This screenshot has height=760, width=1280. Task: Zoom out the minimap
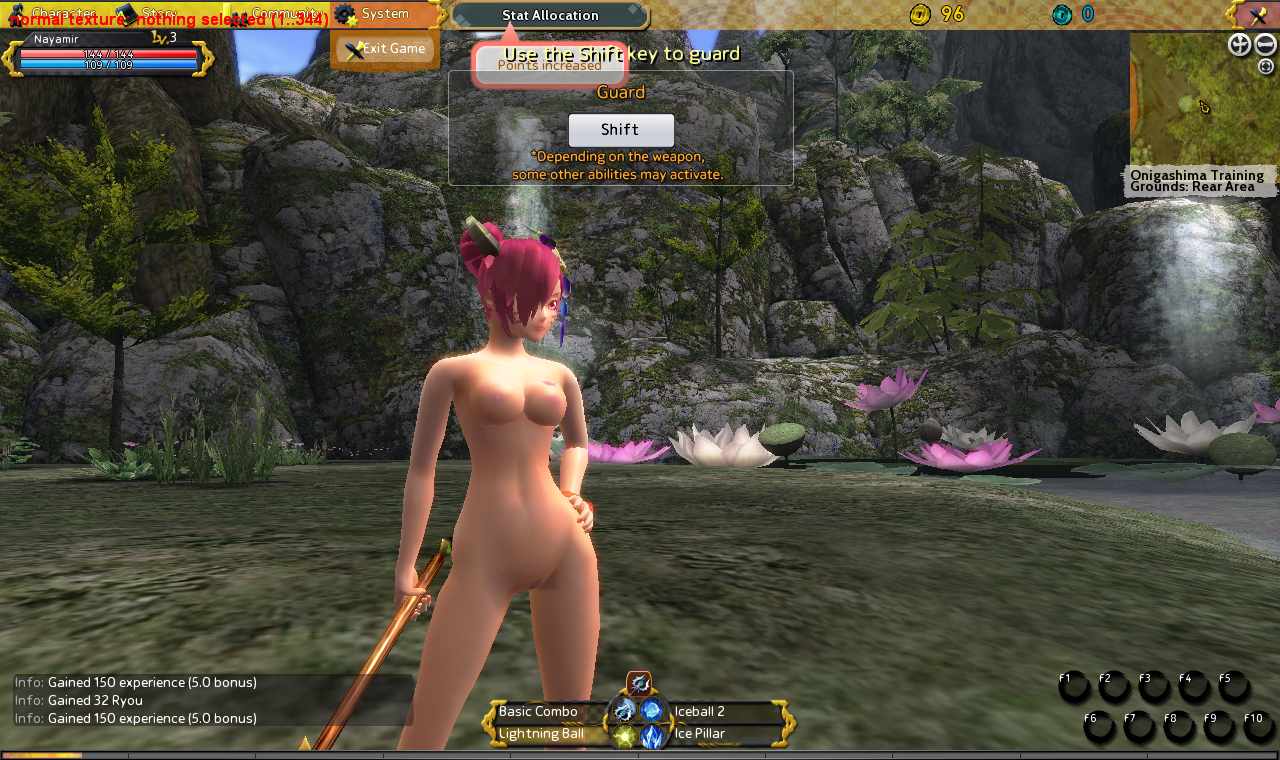pyautogui.click(x=1265, y=44)
